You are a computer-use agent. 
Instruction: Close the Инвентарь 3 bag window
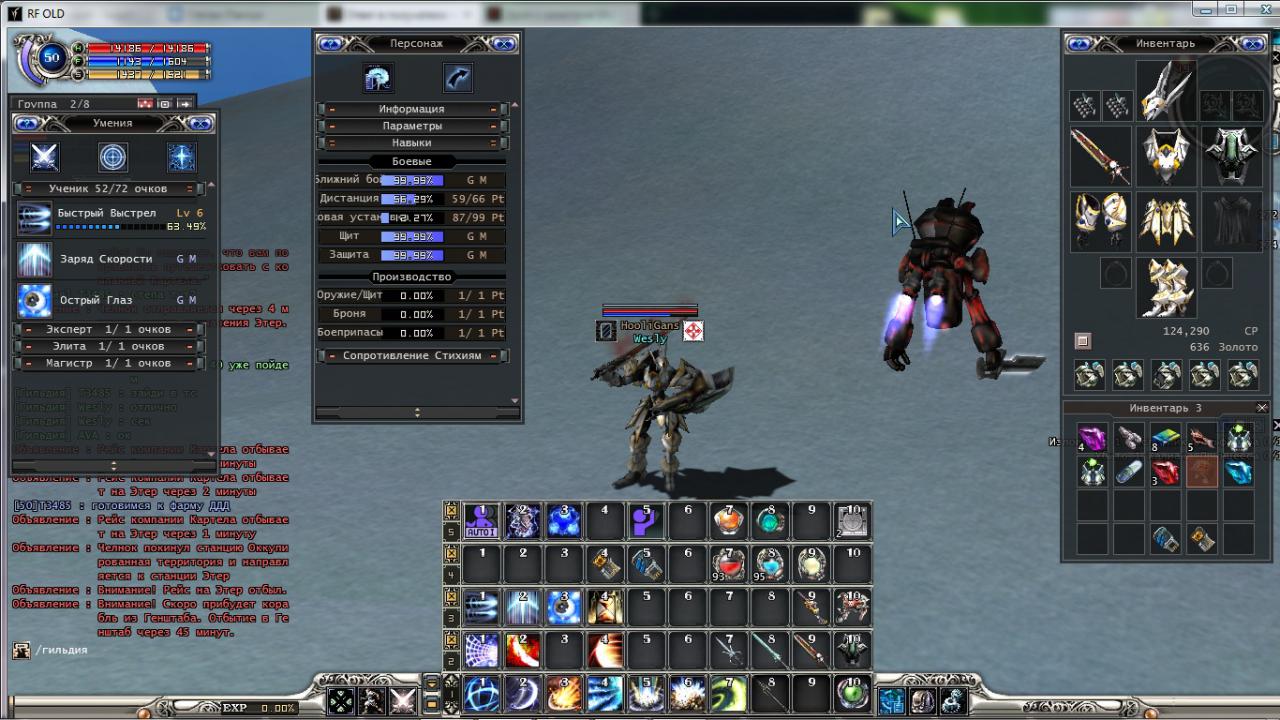pos(1262,408)
